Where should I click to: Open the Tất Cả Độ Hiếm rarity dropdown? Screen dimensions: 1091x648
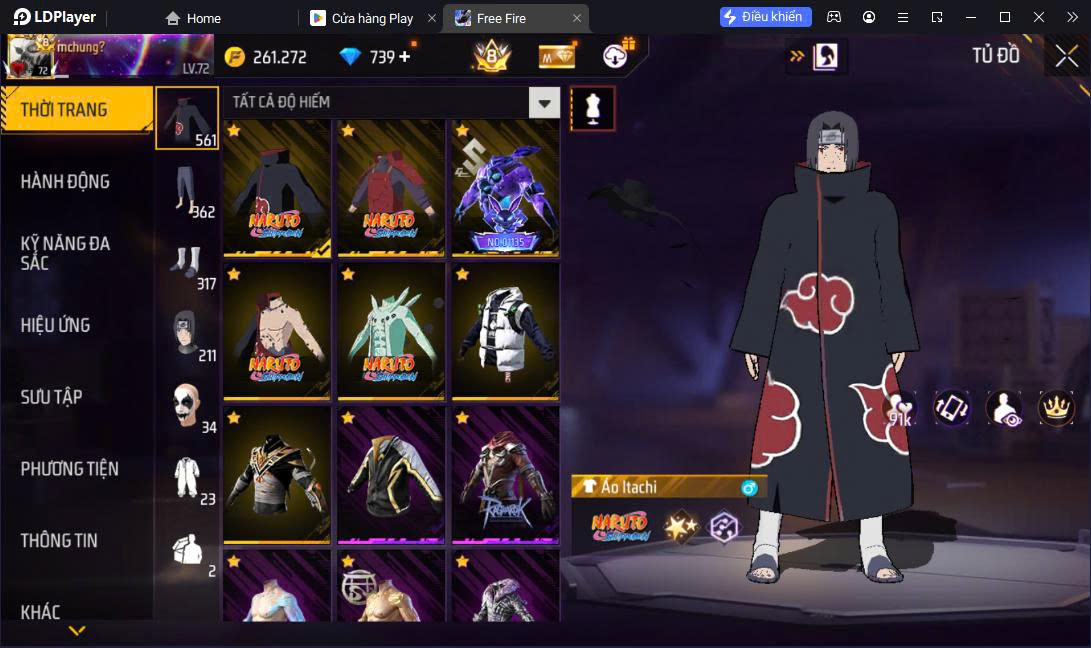point(543,102)
